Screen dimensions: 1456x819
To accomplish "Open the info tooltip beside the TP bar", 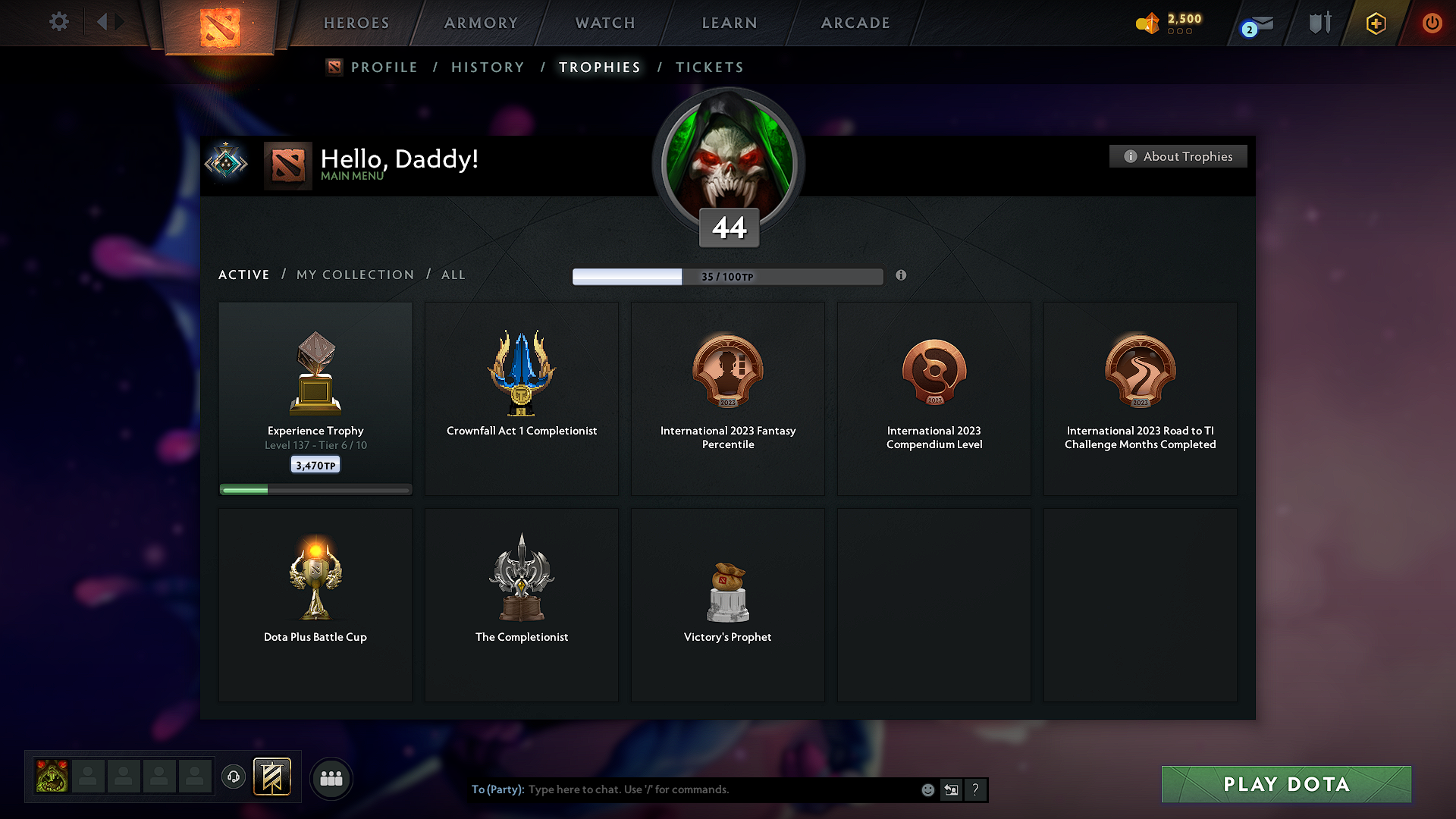I will [902, 276].
